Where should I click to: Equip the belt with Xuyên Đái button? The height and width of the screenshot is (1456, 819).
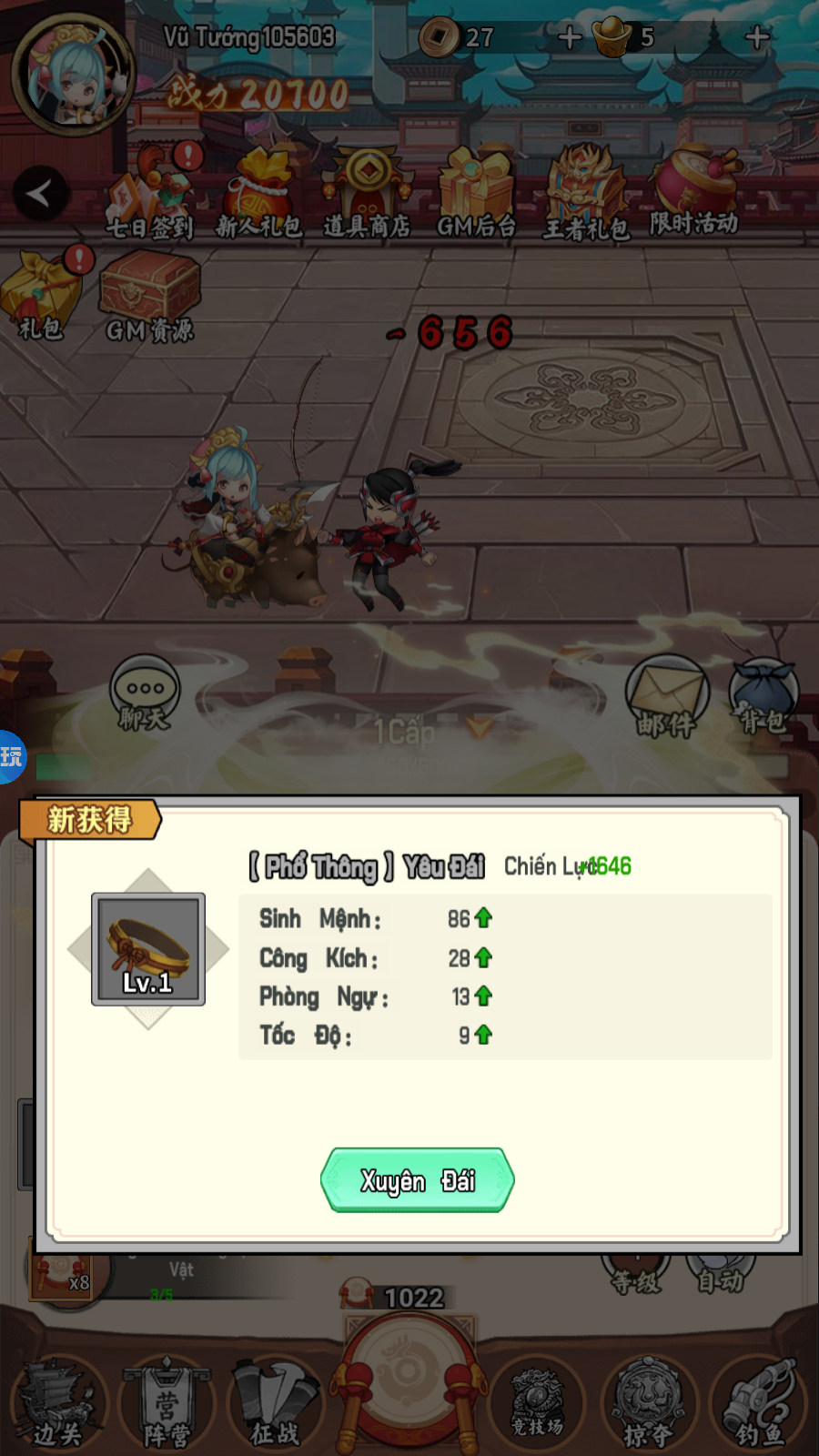click(418, 1180)
